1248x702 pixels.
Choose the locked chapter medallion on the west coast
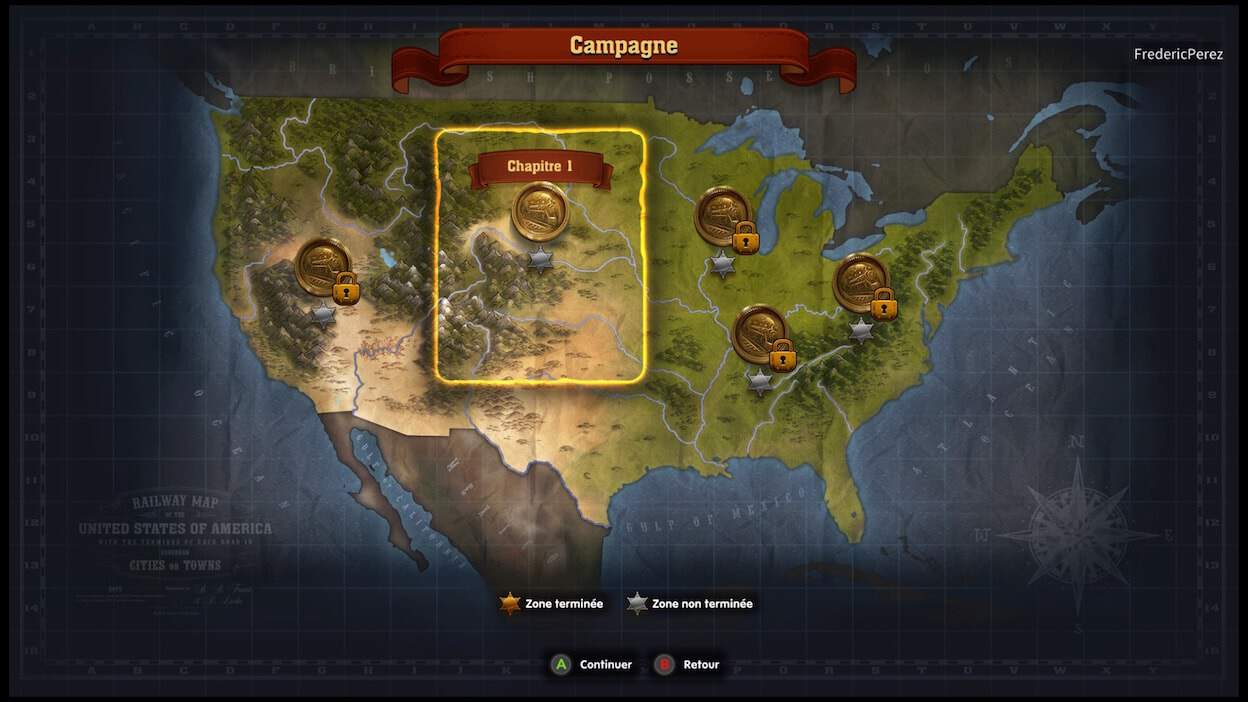click(x=323, y=266)
